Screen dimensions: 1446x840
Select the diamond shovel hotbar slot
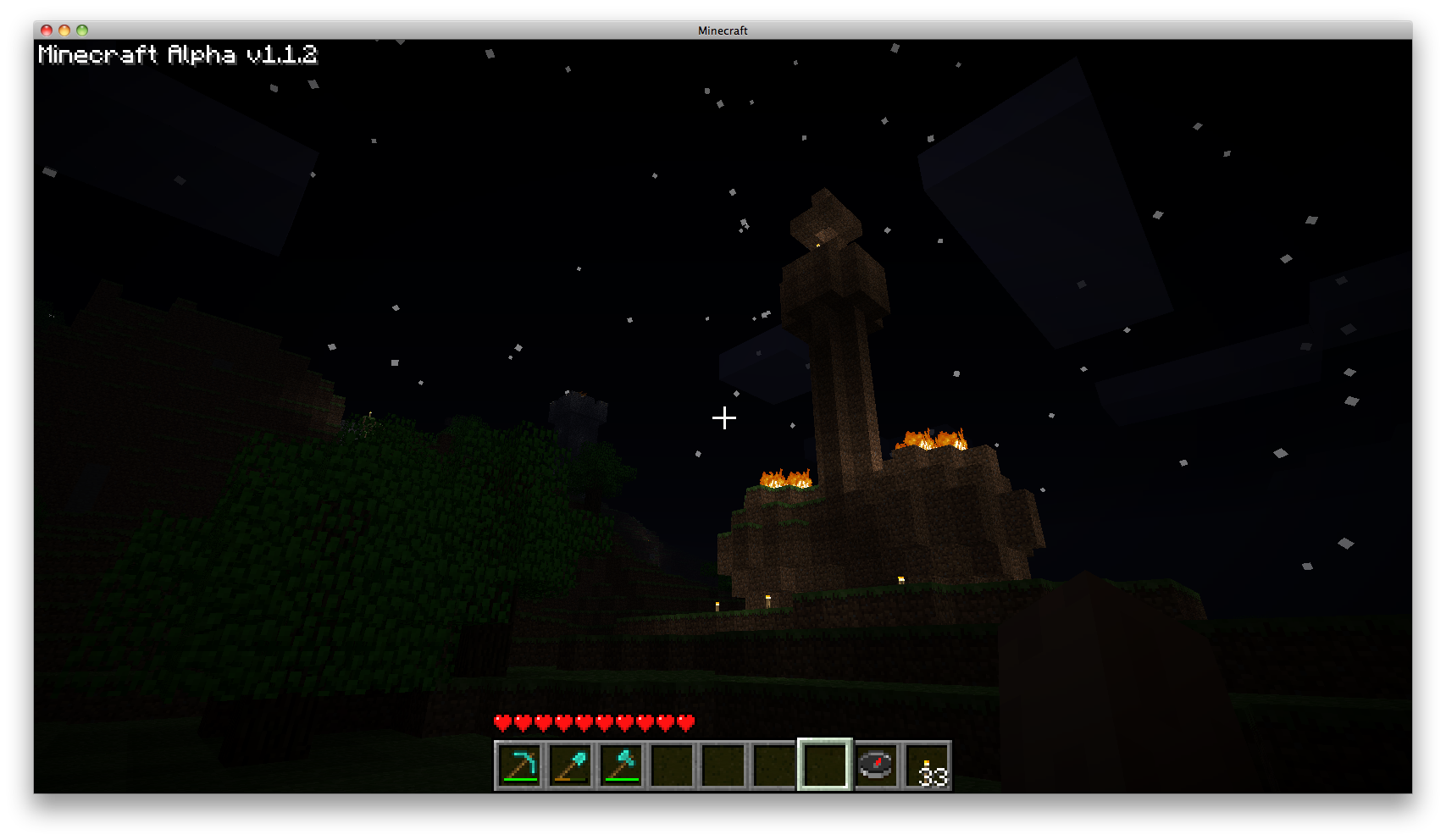pyautogui.click(x=571, y=765)
